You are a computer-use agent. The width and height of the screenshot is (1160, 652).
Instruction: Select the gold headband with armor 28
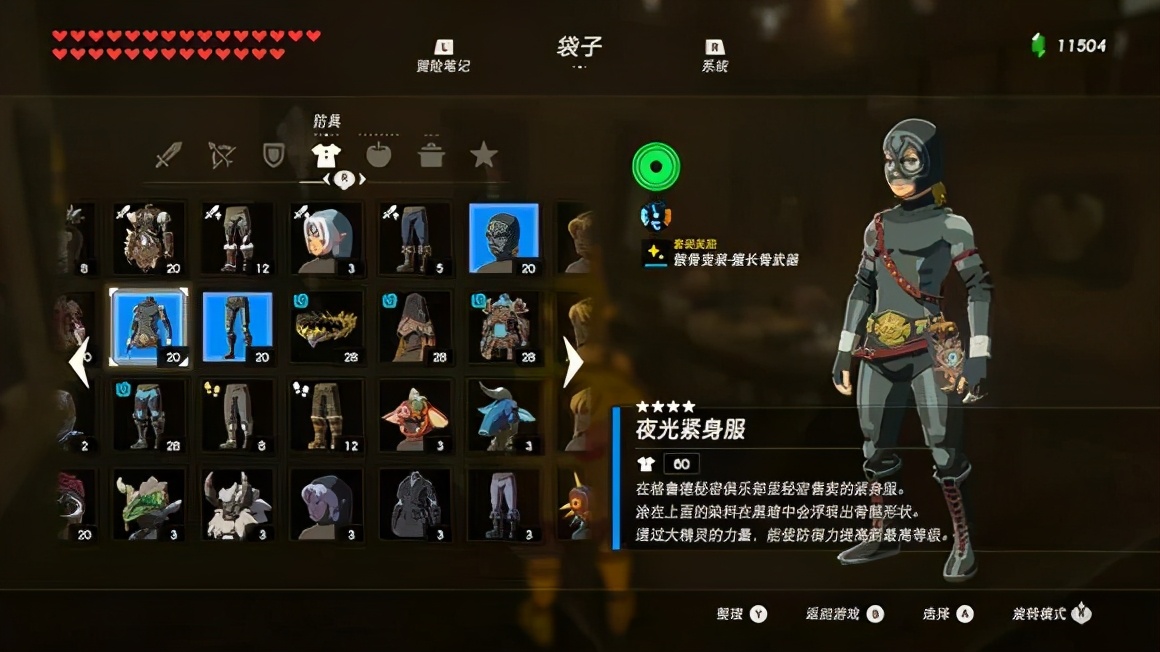point(326,327)
